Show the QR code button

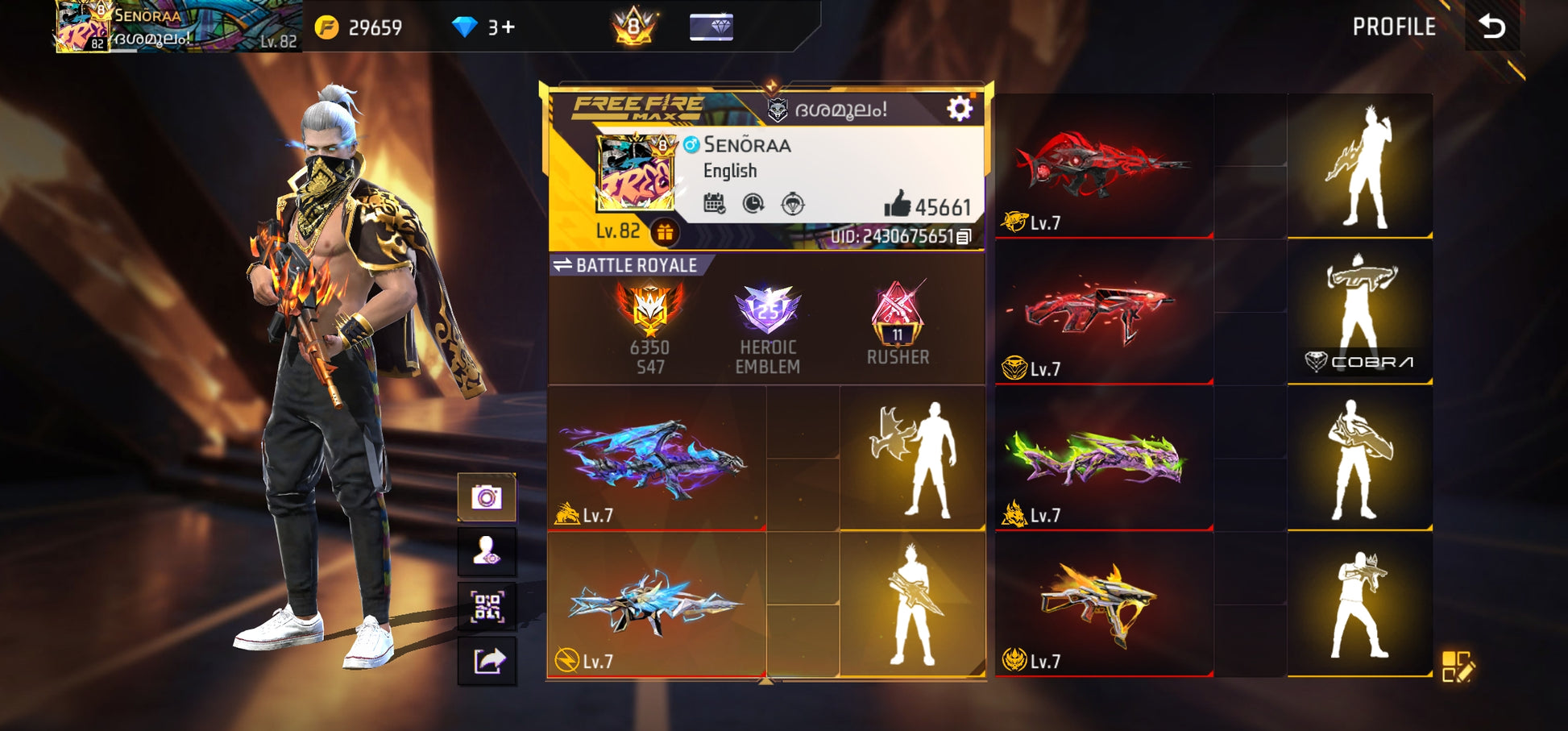(x=487, y=606)
